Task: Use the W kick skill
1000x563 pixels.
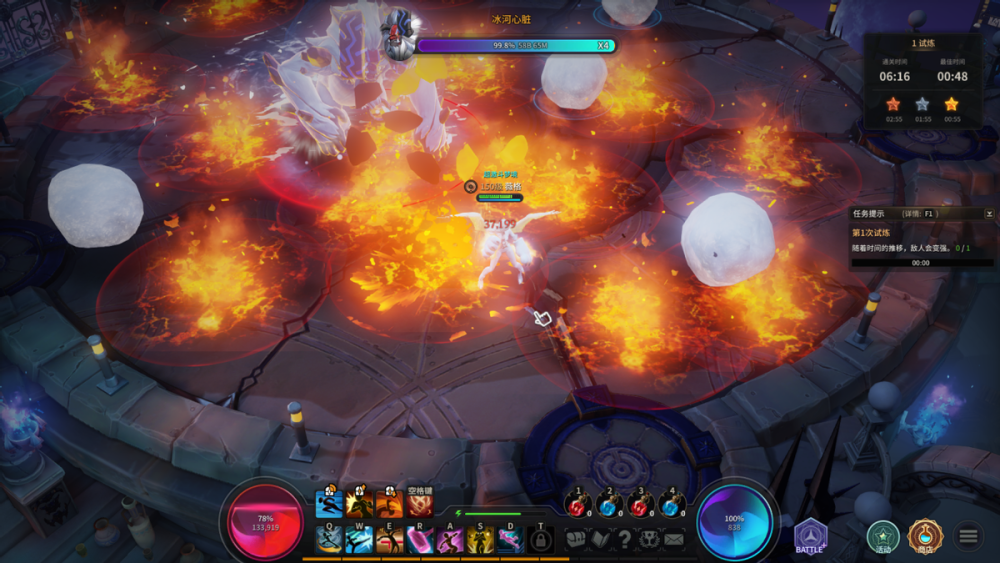Action: pos(359,540)
